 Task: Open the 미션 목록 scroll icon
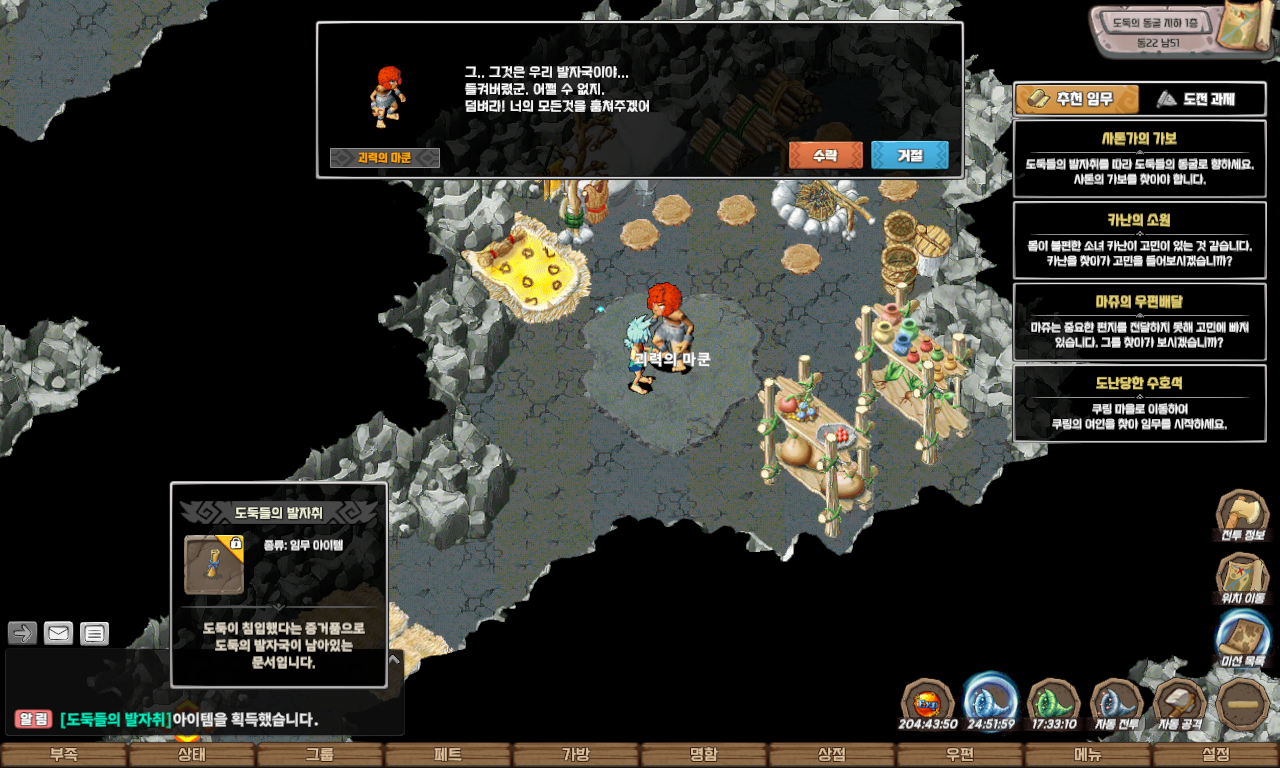click(x=1243, y=638)
